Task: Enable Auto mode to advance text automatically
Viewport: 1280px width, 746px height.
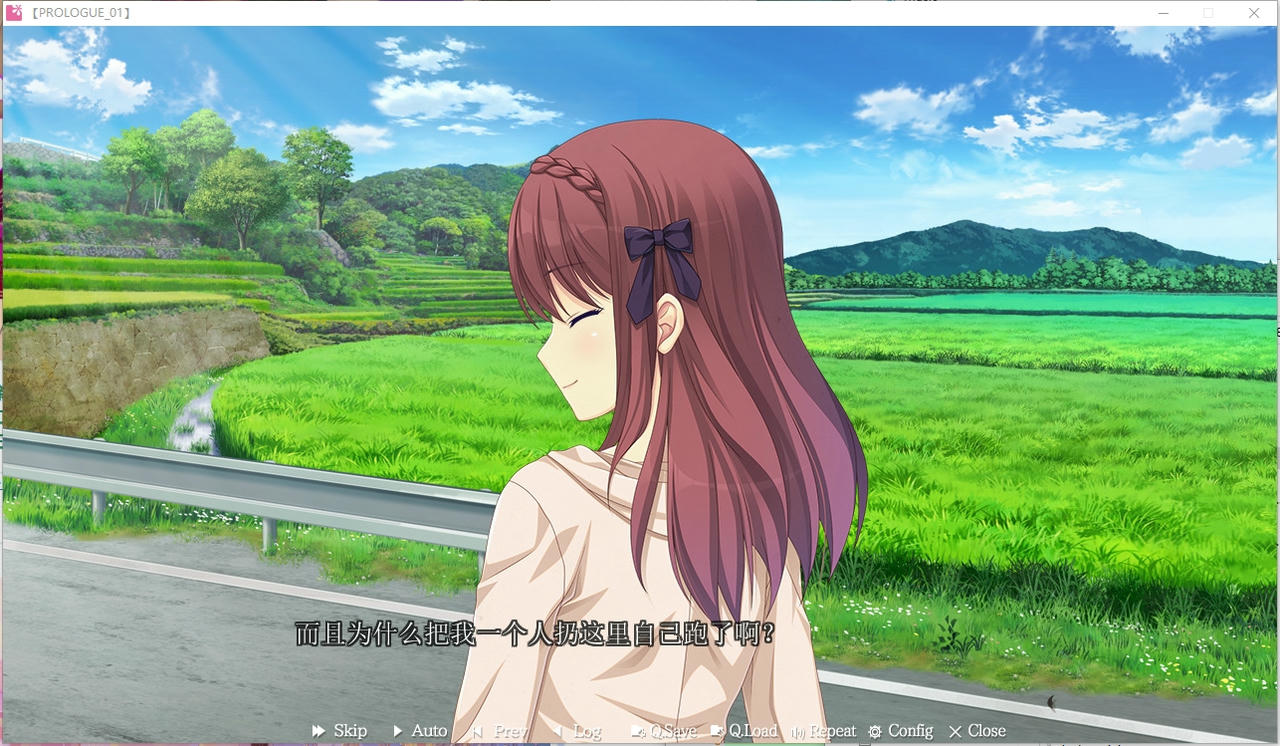Action: coord(429,731)
